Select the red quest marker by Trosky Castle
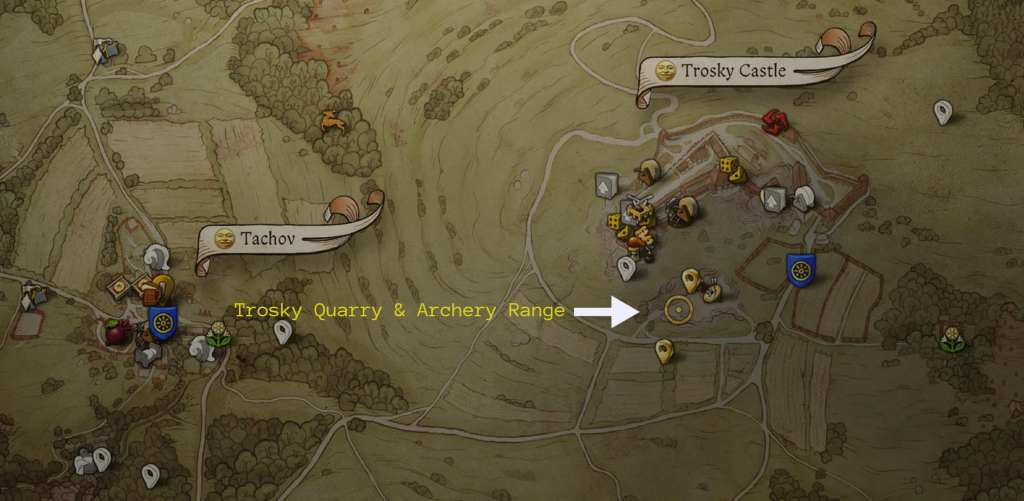Image resolution: width=1024 pixels, height=501 pixels. (771, 122)
